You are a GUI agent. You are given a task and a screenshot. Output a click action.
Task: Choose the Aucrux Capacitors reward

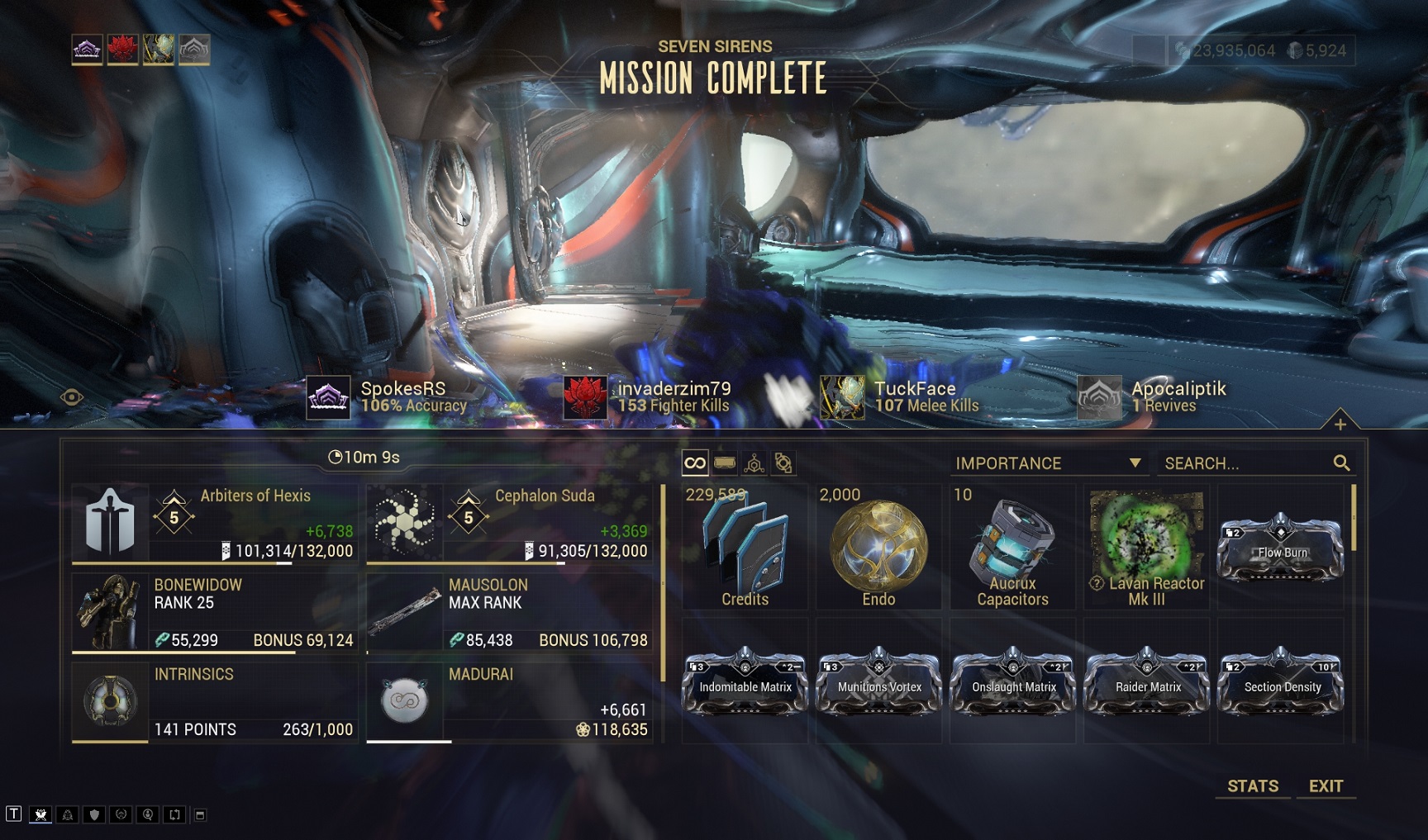(1012, 547)
